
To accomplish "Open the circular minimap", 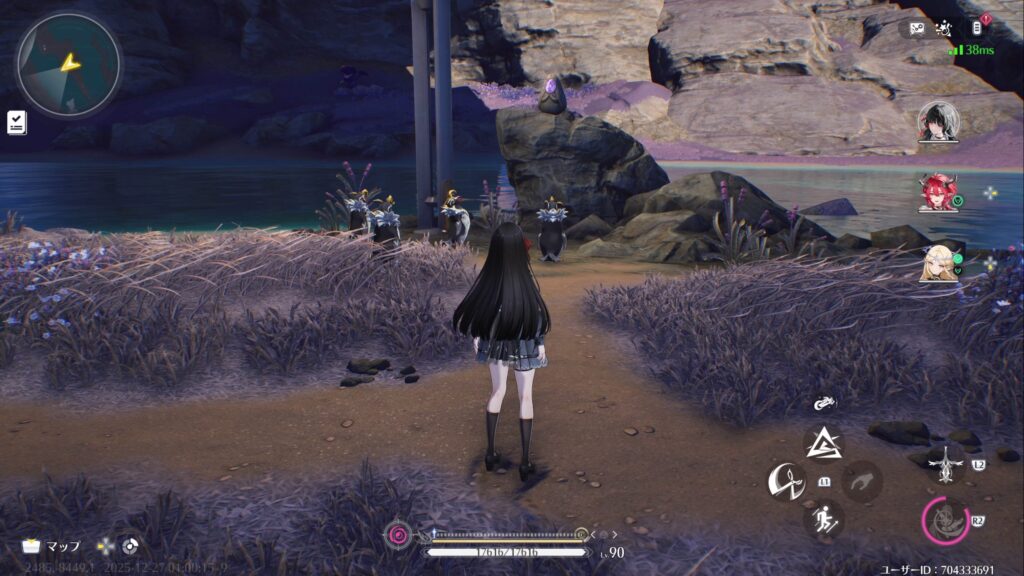I will pos(68,65).
